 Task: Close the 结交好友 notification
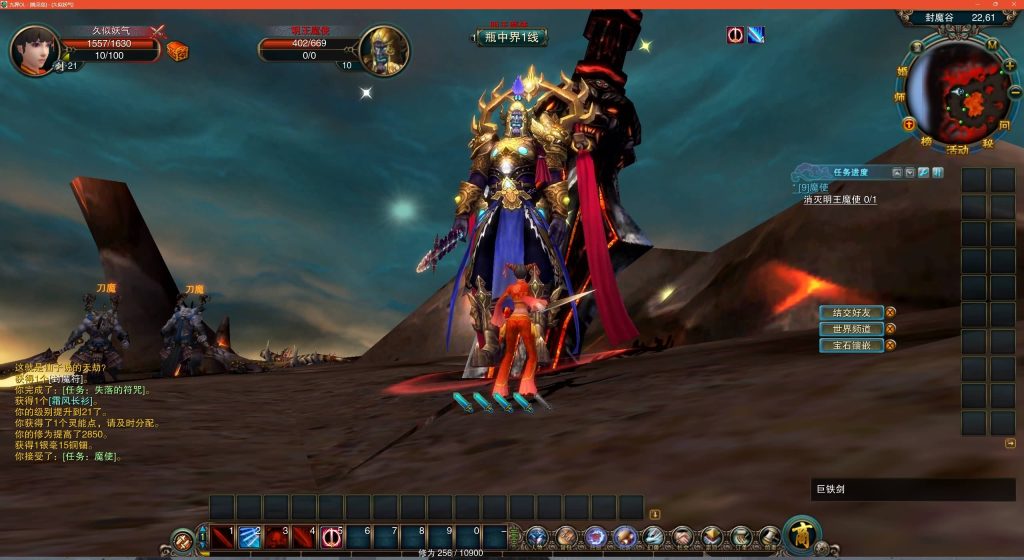tap(890, 312)
